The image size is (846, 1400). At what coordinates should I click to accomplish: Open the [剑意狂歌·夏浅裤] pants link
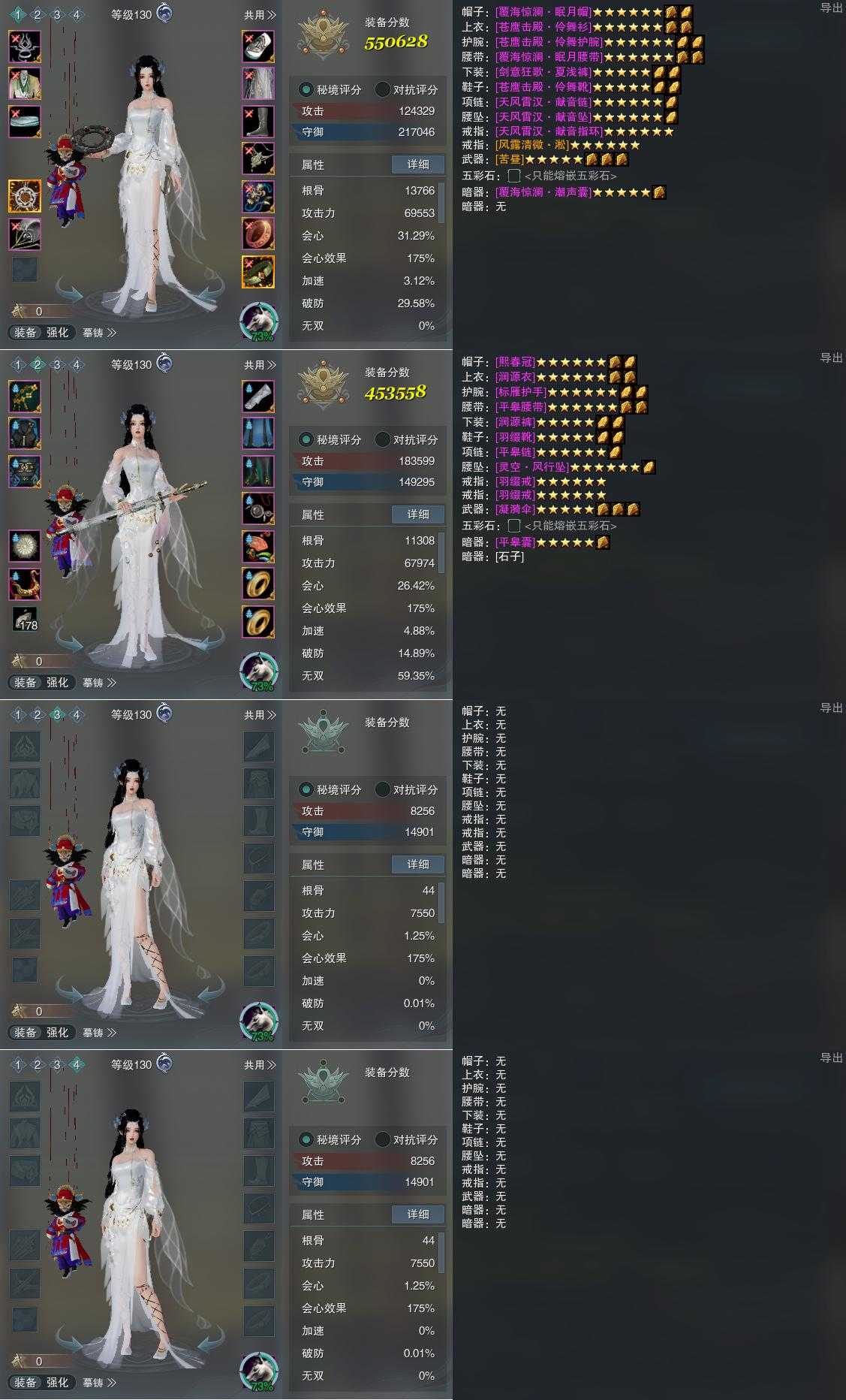(543, 72)
